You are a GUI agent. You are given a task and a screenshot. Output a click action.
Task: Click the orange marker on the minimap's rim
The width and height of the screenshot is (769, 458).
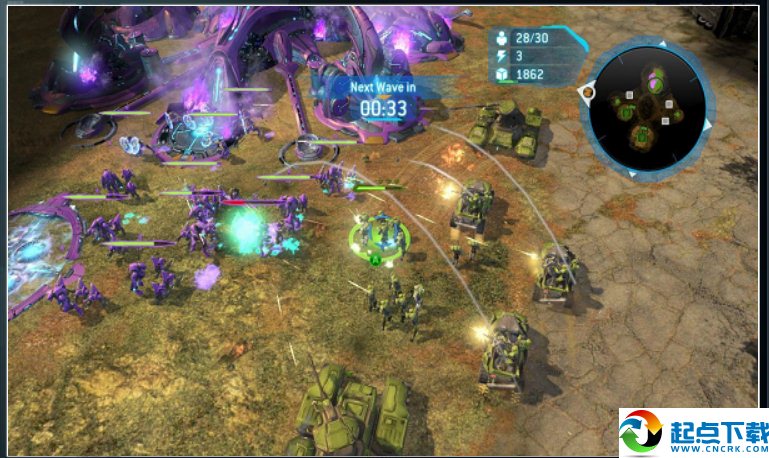click(588, 93)
